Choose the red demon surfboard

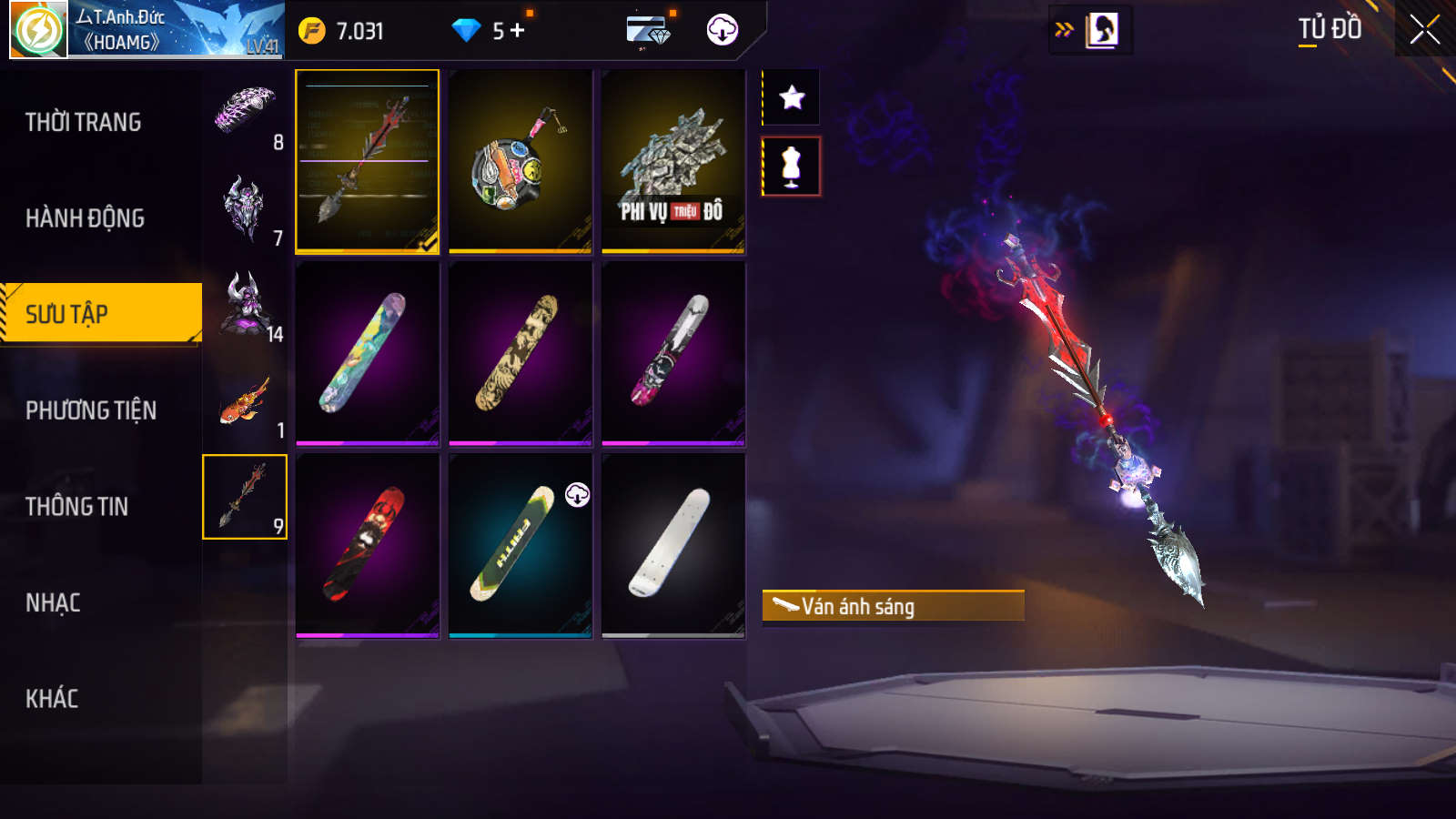[x=368, y=544]
